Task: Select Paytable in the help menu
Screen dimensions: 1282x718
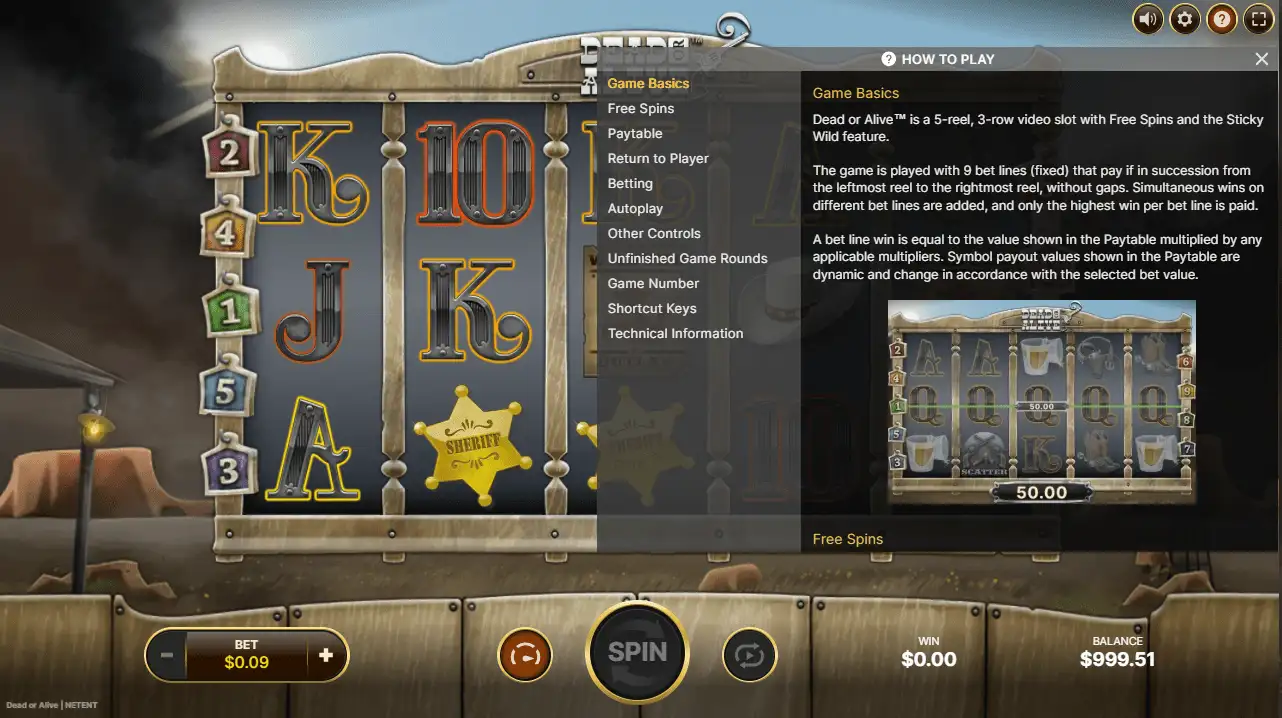Action: coord(635,133)
